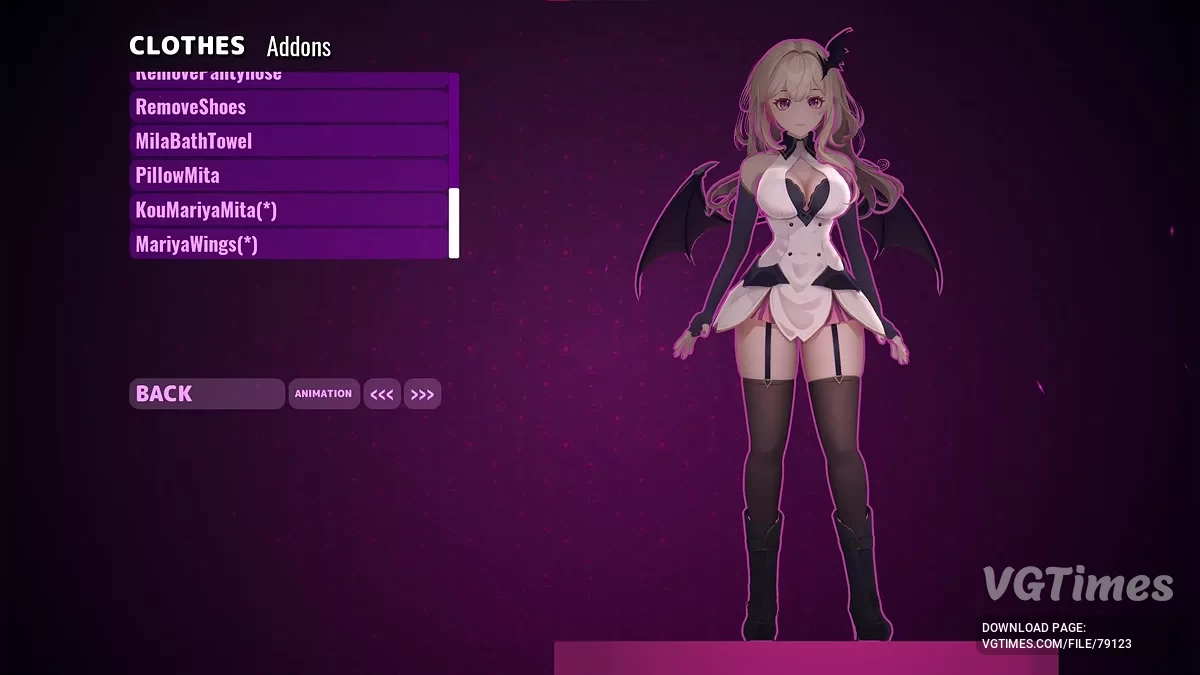Advance with the >>> button
This screenshot has width=1200, height=675.
(422, 395)
